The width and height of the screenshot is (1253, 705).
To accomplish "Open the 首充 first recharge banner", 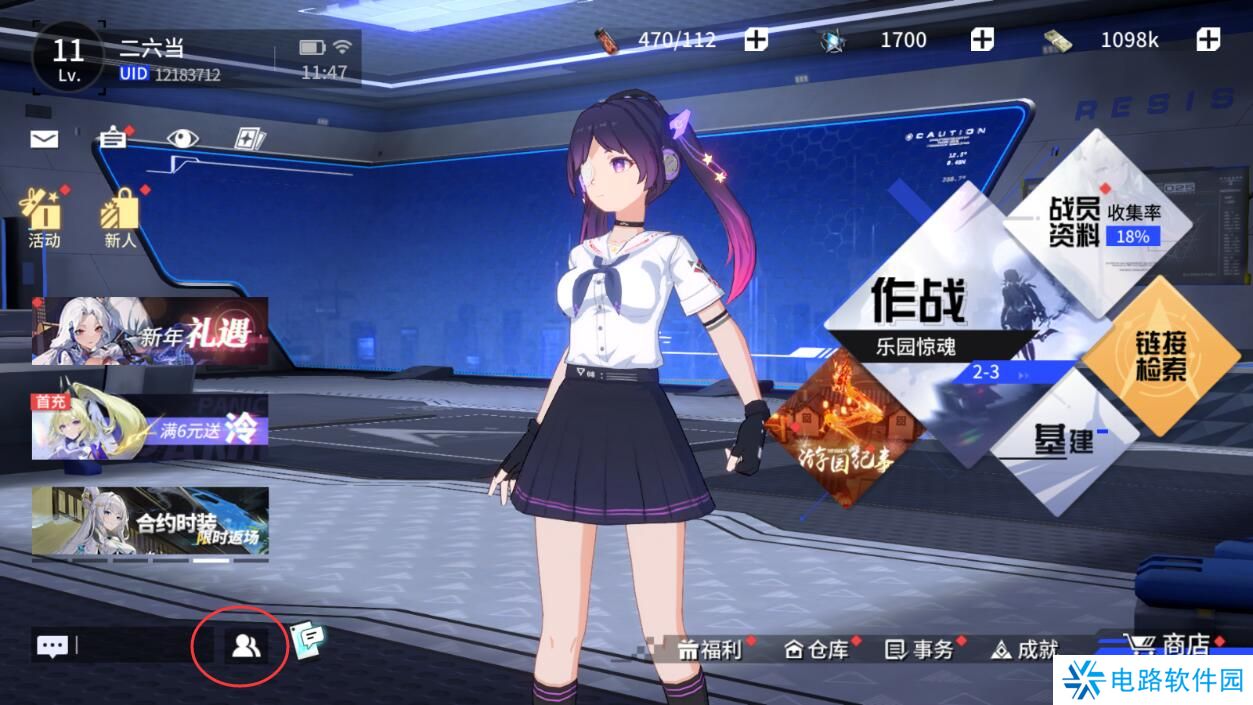I will [150, 426].
